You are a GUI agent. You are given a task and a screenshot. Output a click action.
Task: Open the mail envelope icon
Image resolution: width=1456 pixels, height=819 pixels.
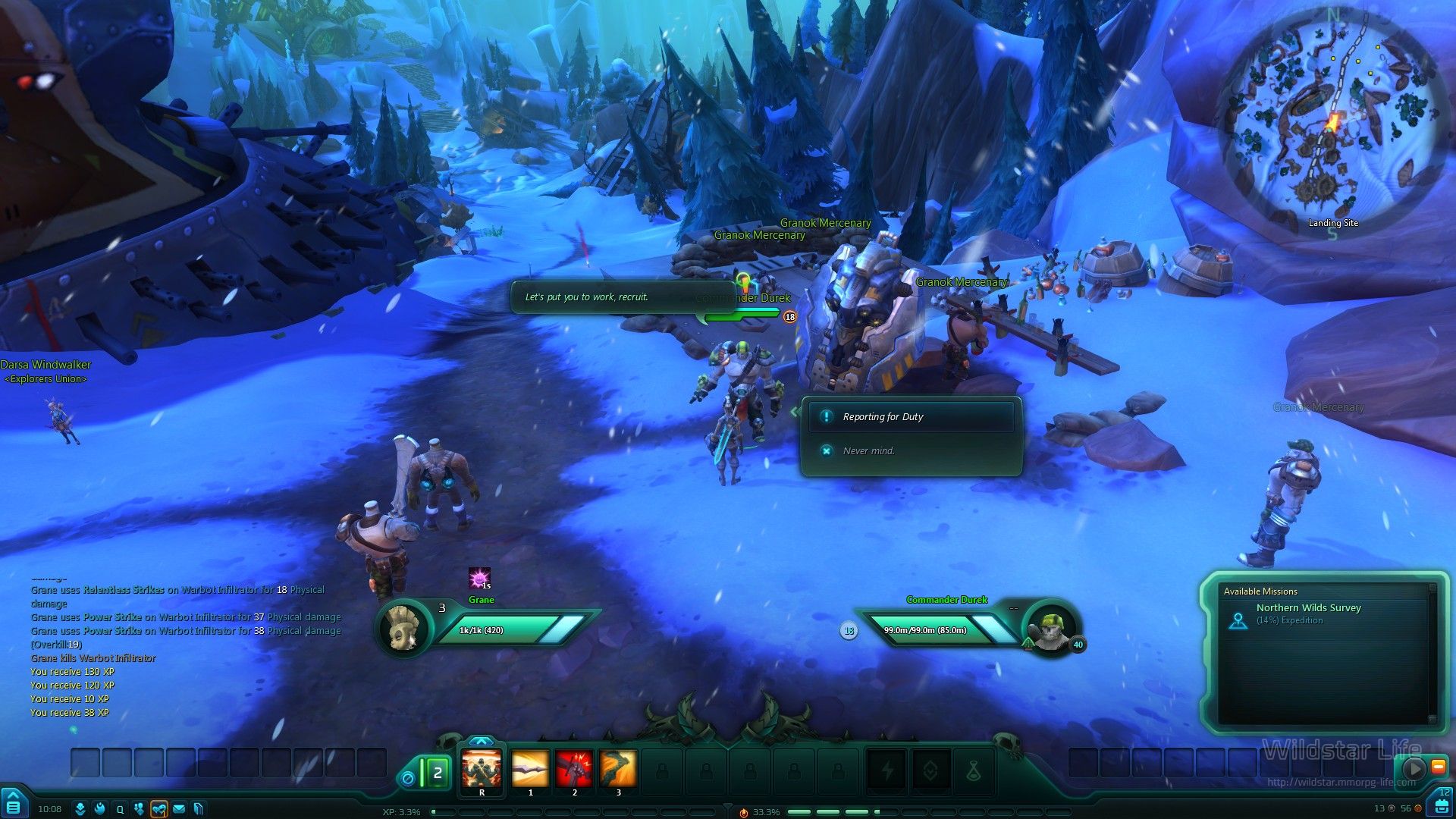pos(179,809)
